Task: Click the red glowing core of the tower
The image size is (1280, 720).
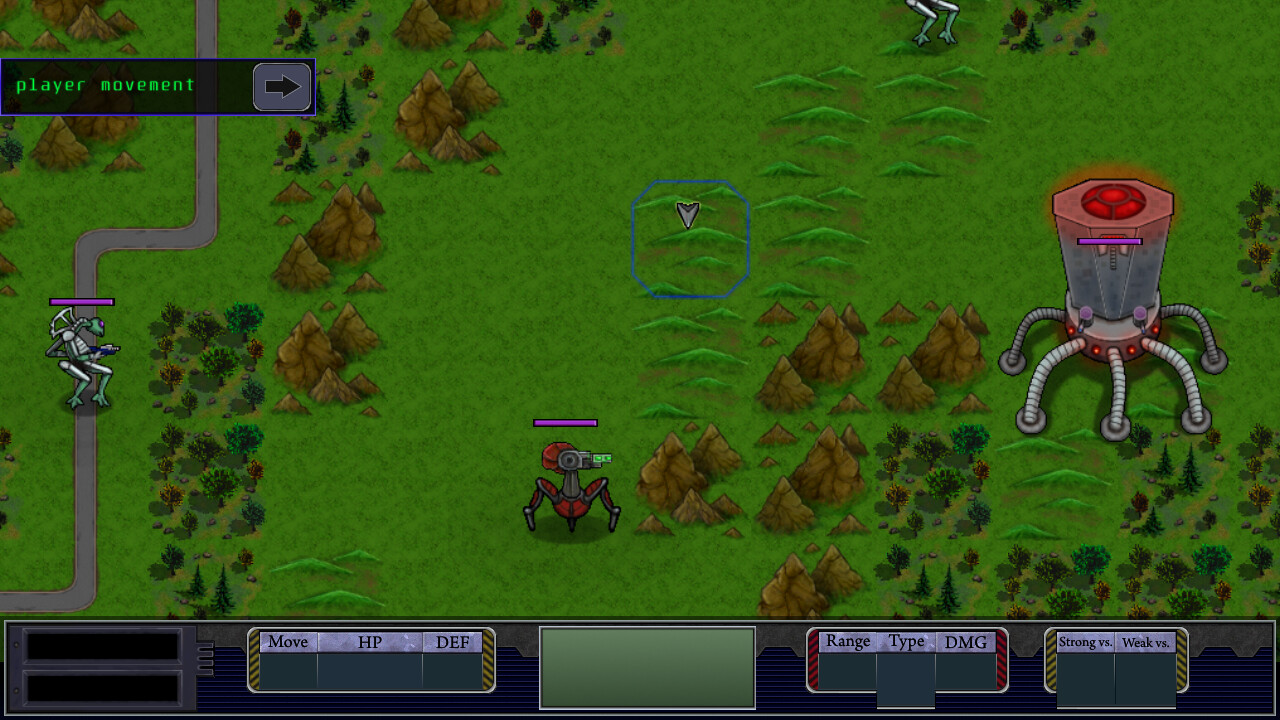Action: [1112, 203]
